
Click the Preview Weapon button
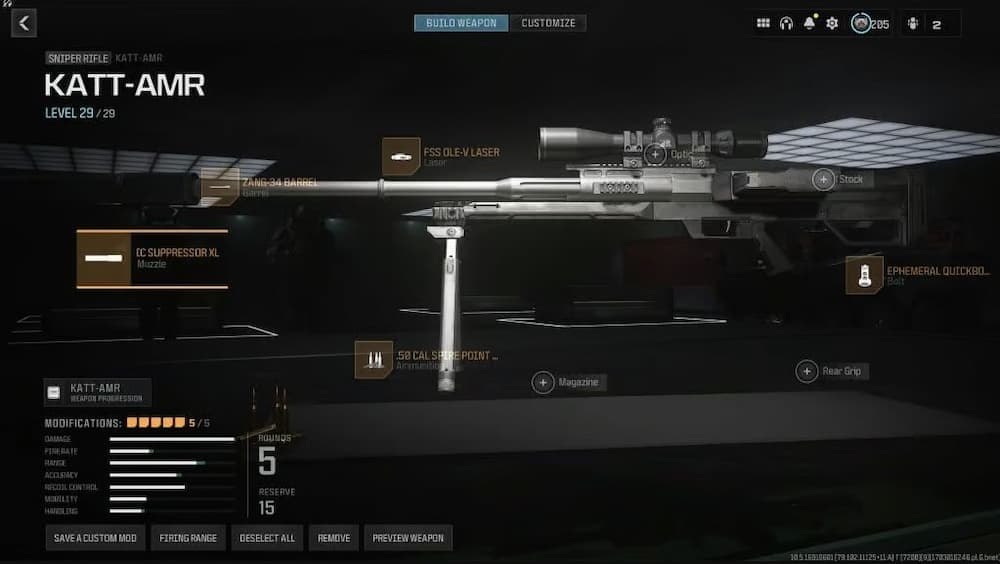tap(408, 538)
